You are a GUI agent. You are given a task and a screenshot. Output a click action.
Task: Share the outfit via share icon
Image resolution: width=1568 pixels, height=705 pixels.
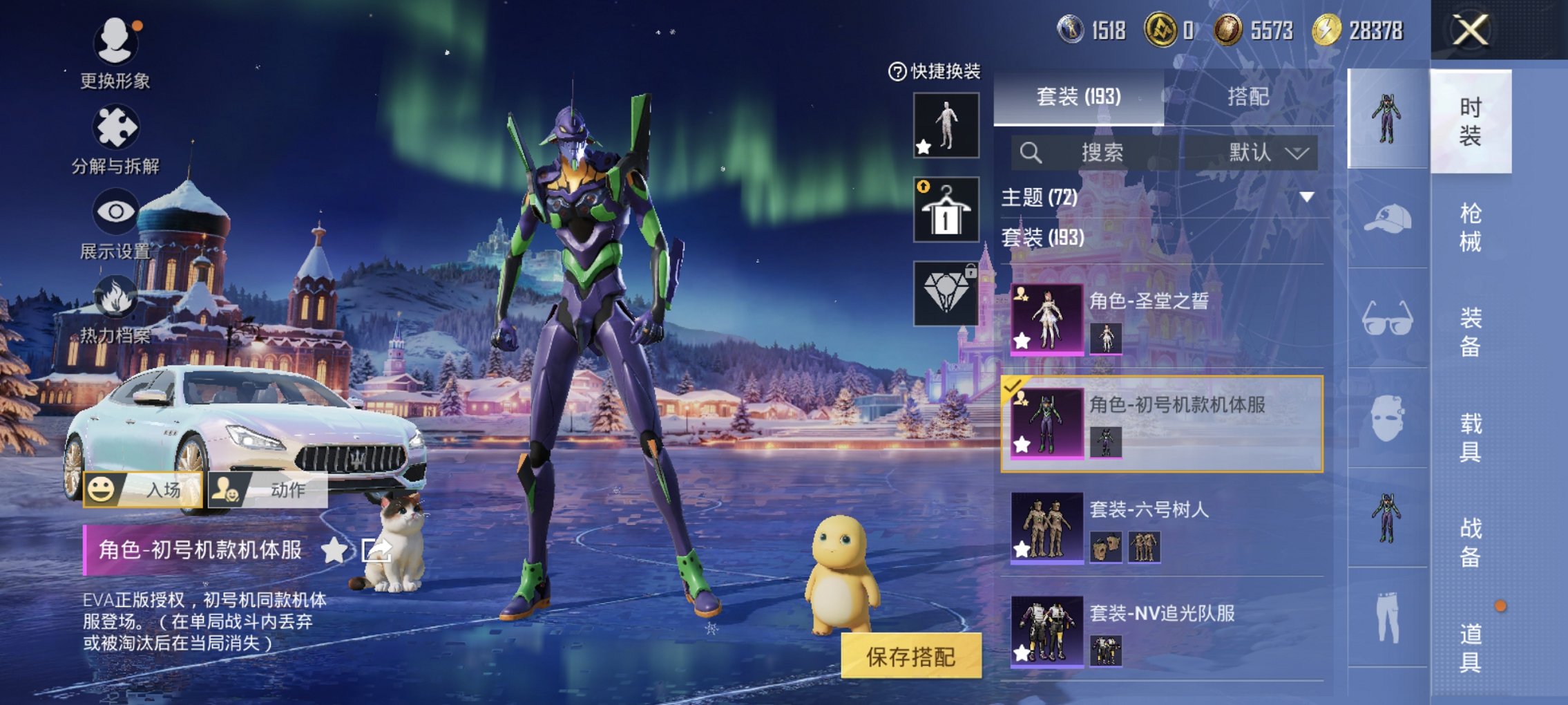(377, 550)
